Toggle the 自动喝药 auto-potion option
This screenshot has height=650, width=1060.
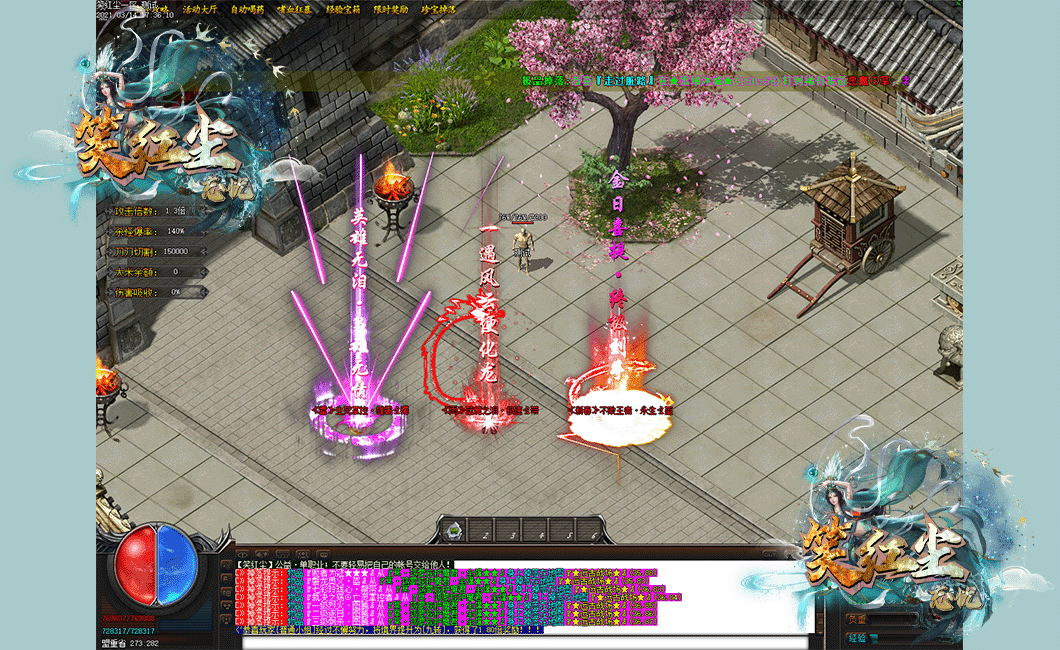tap(247, 9)
